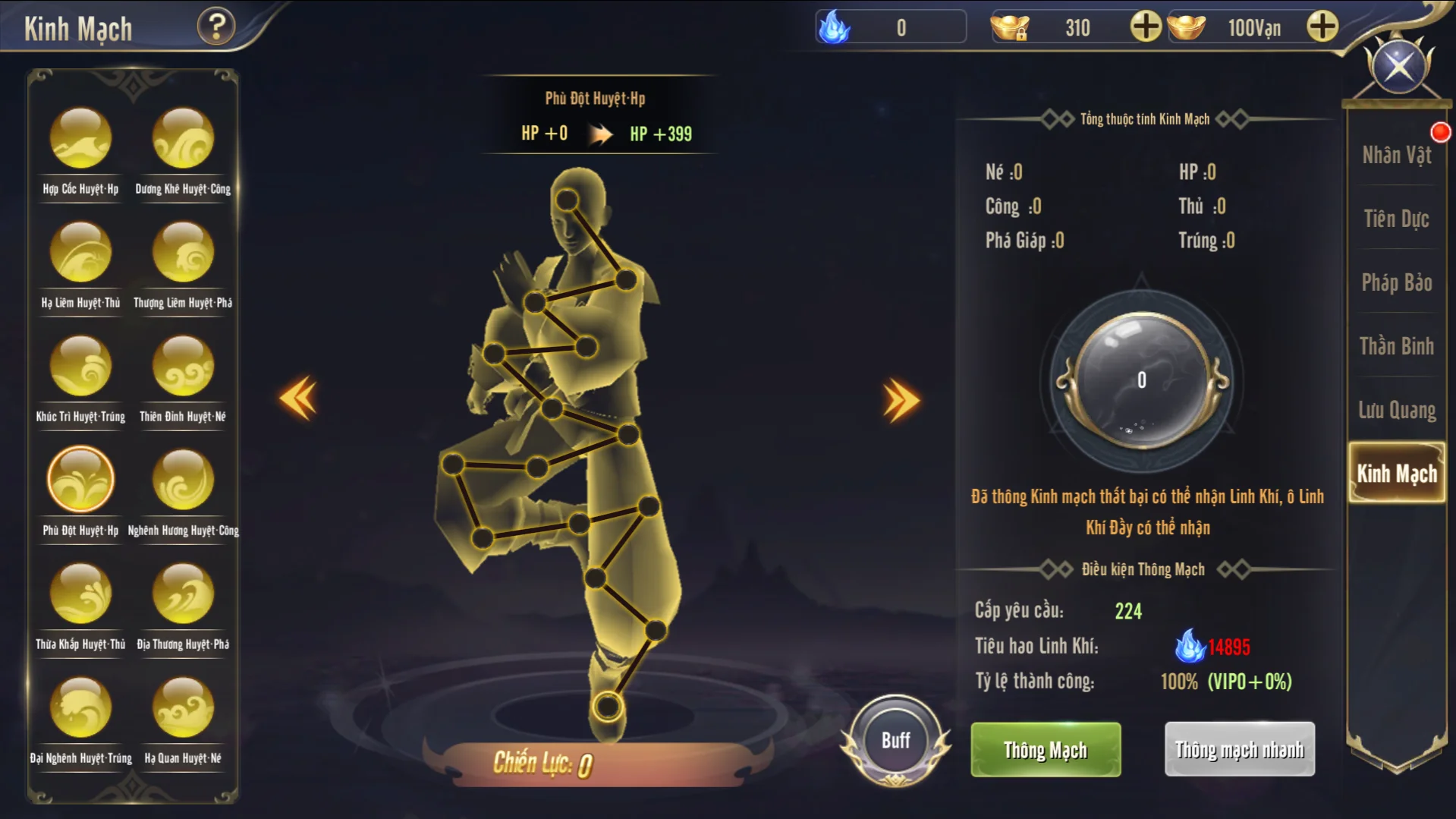Go to the previous meridian with left arrow

click(298, 398)
